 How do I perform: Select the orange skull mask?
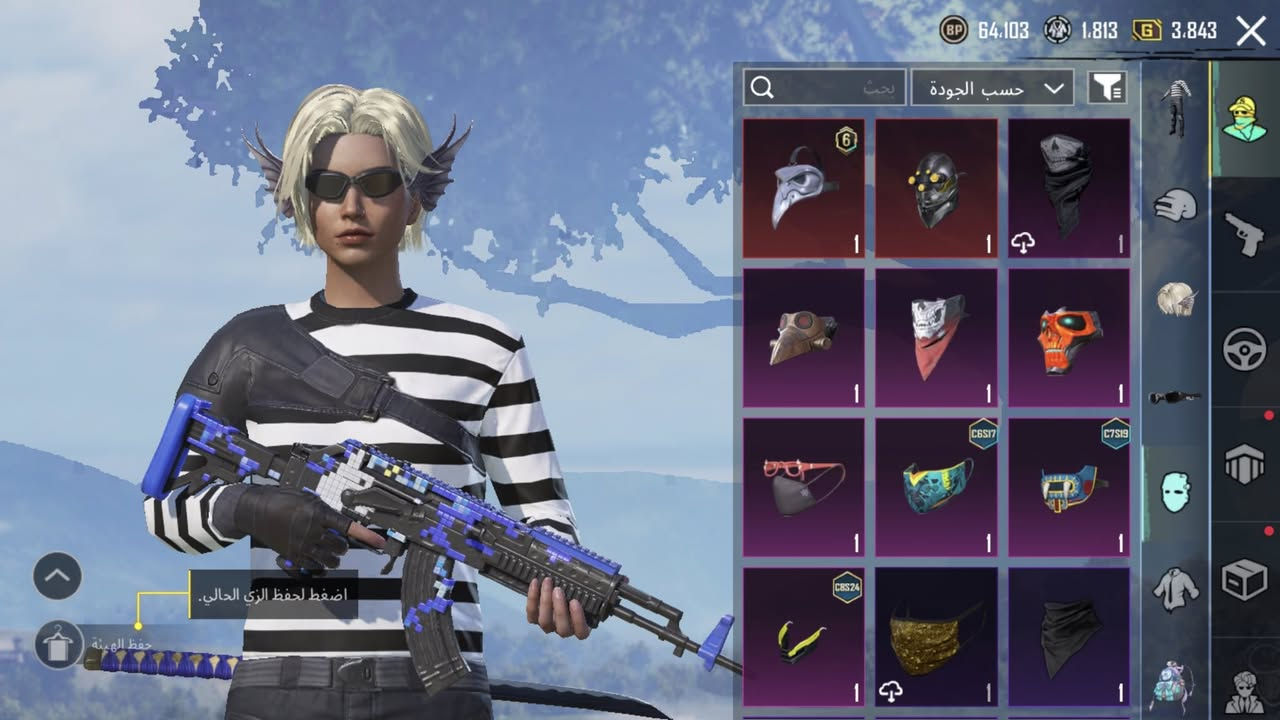(1069, 338)
